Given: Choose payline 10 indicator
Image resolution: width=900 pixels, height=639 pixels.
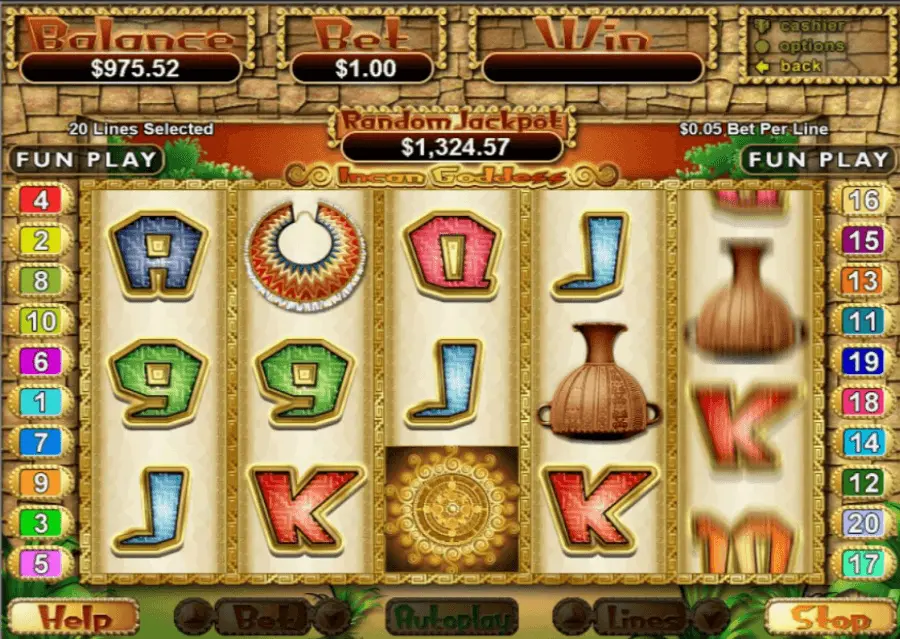Looking at the screenshot, I should 41,321.
